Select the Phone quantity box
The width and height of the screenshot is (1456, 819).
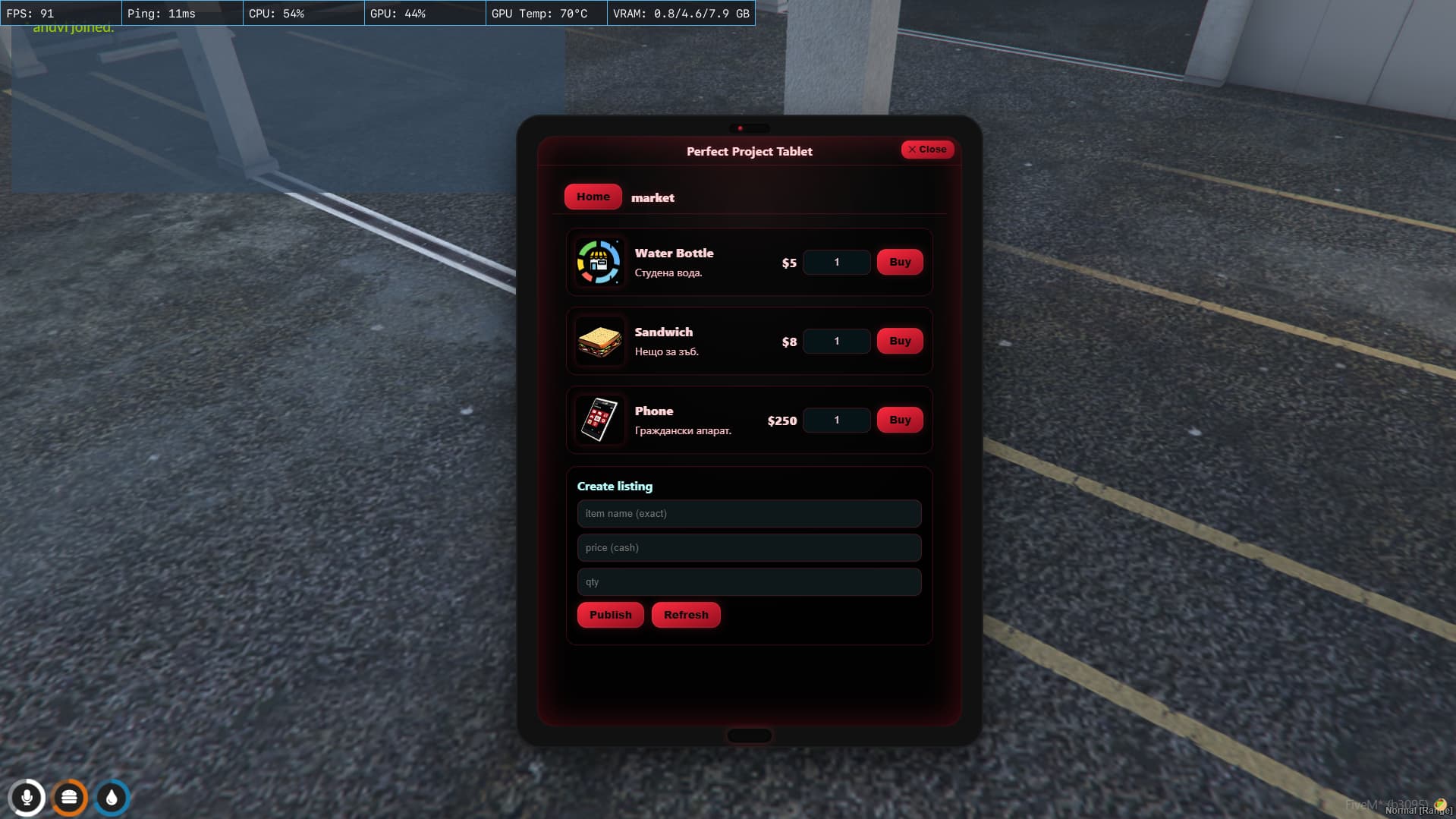(x=836, y=420)
